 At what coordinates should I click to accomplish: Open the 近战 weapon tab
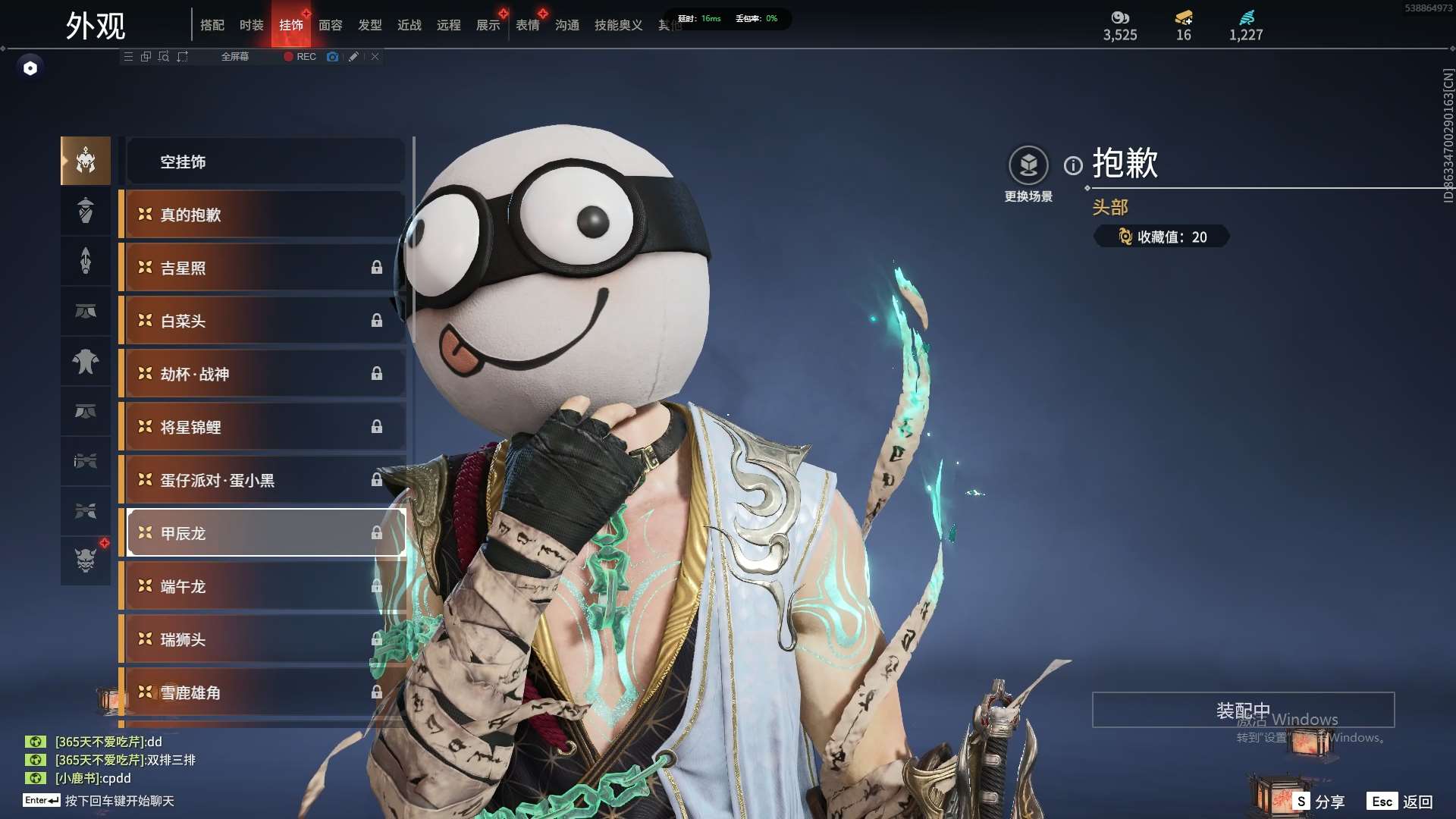pos(409,25)
